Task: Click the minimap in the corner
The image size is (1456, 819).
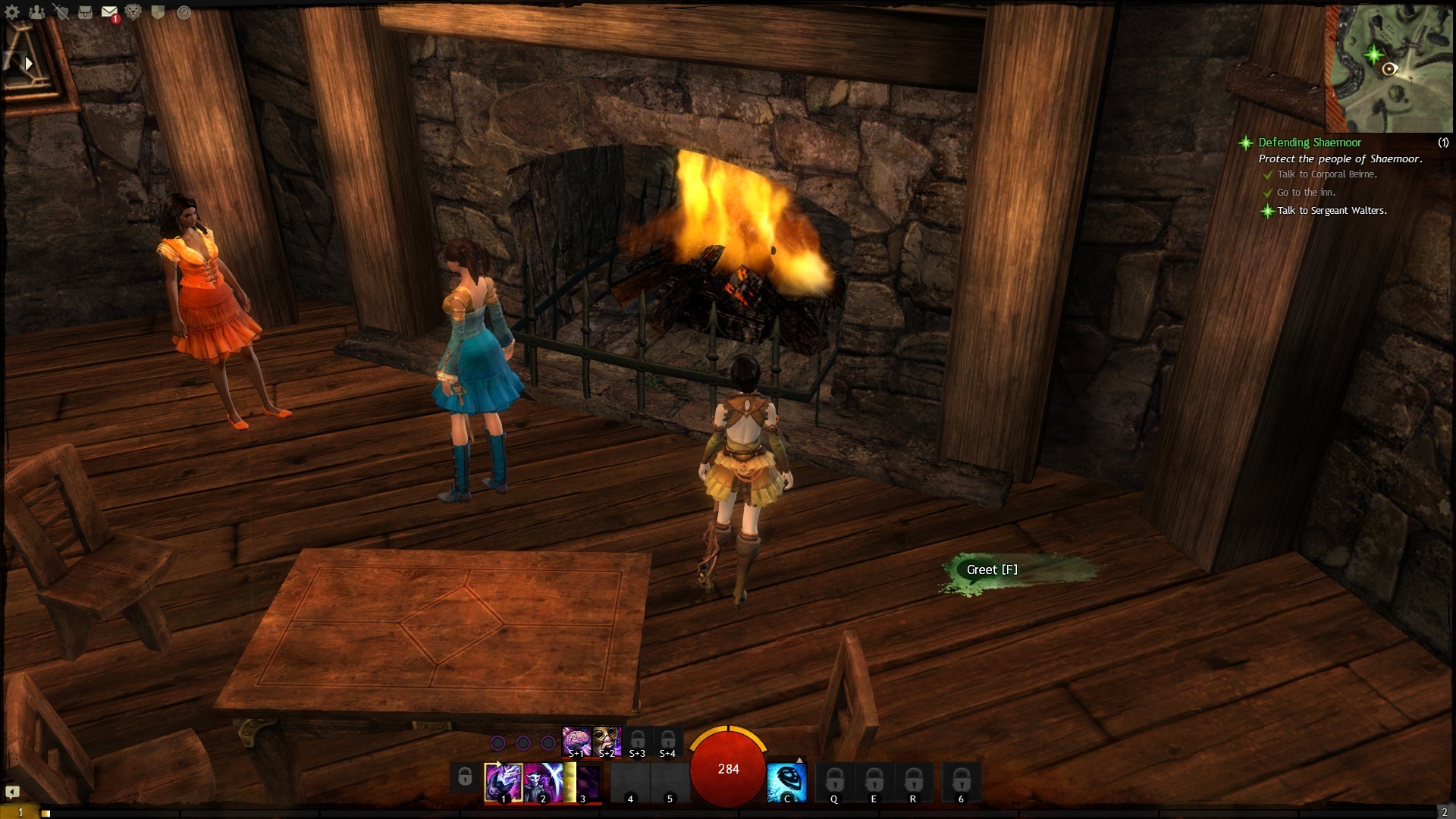Action: pos(1388,68)
